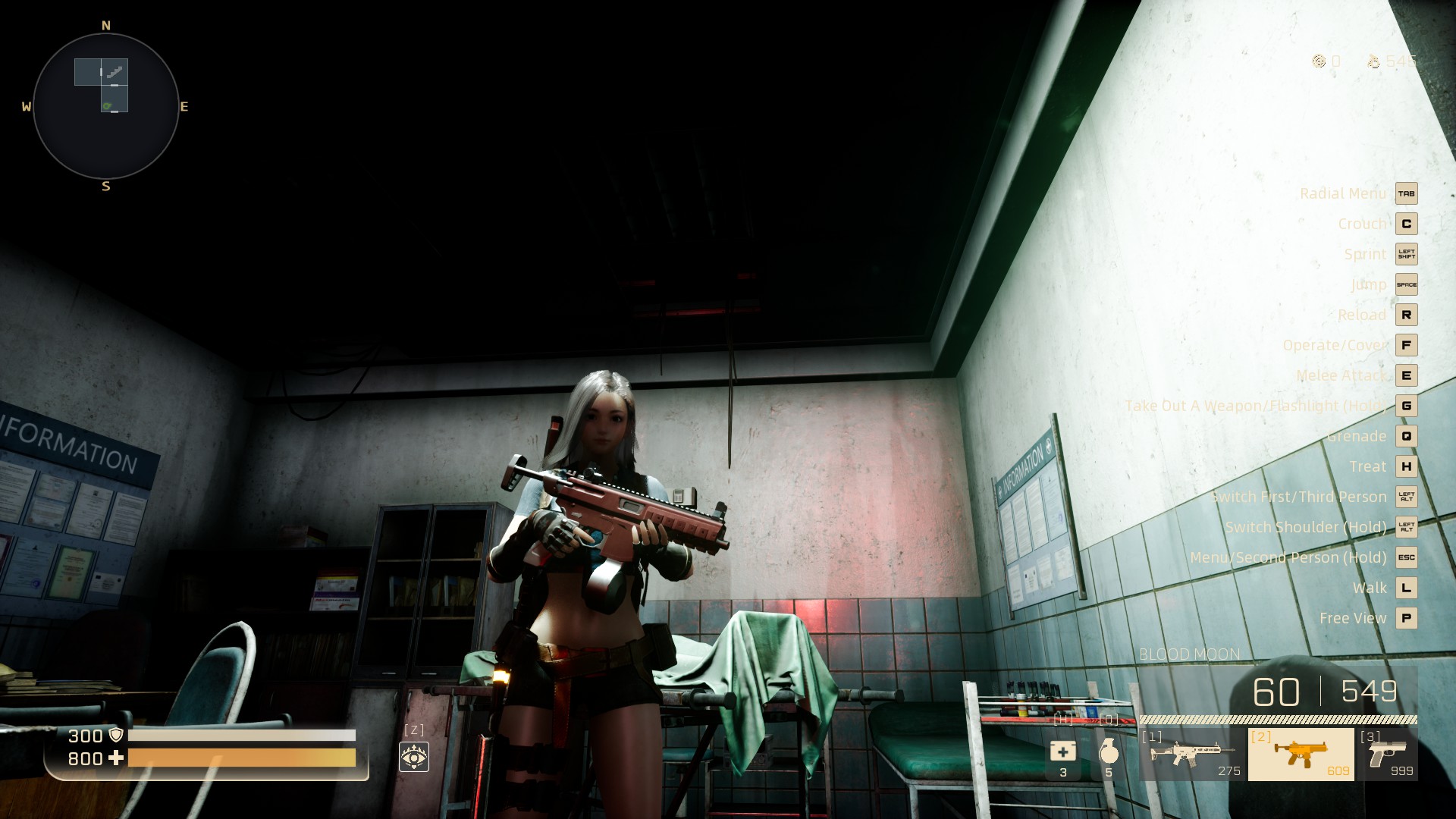Use the medkit item icon
The image size is (1456, 819).
pos(1062,752)
